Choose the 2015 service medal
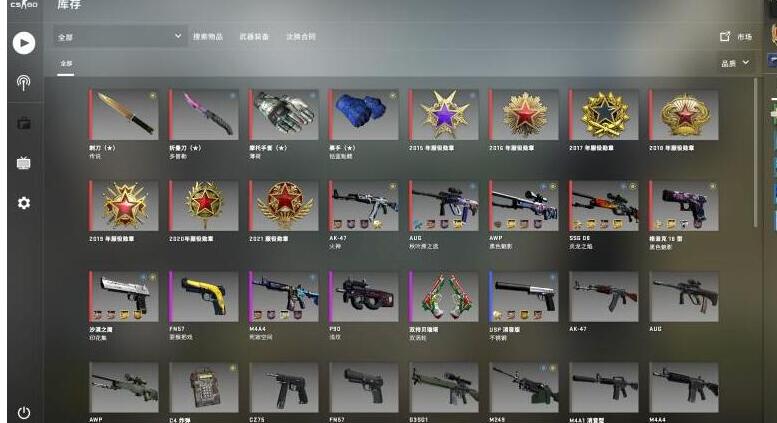This screenshot has height=423, width=777. click(443, 115)
